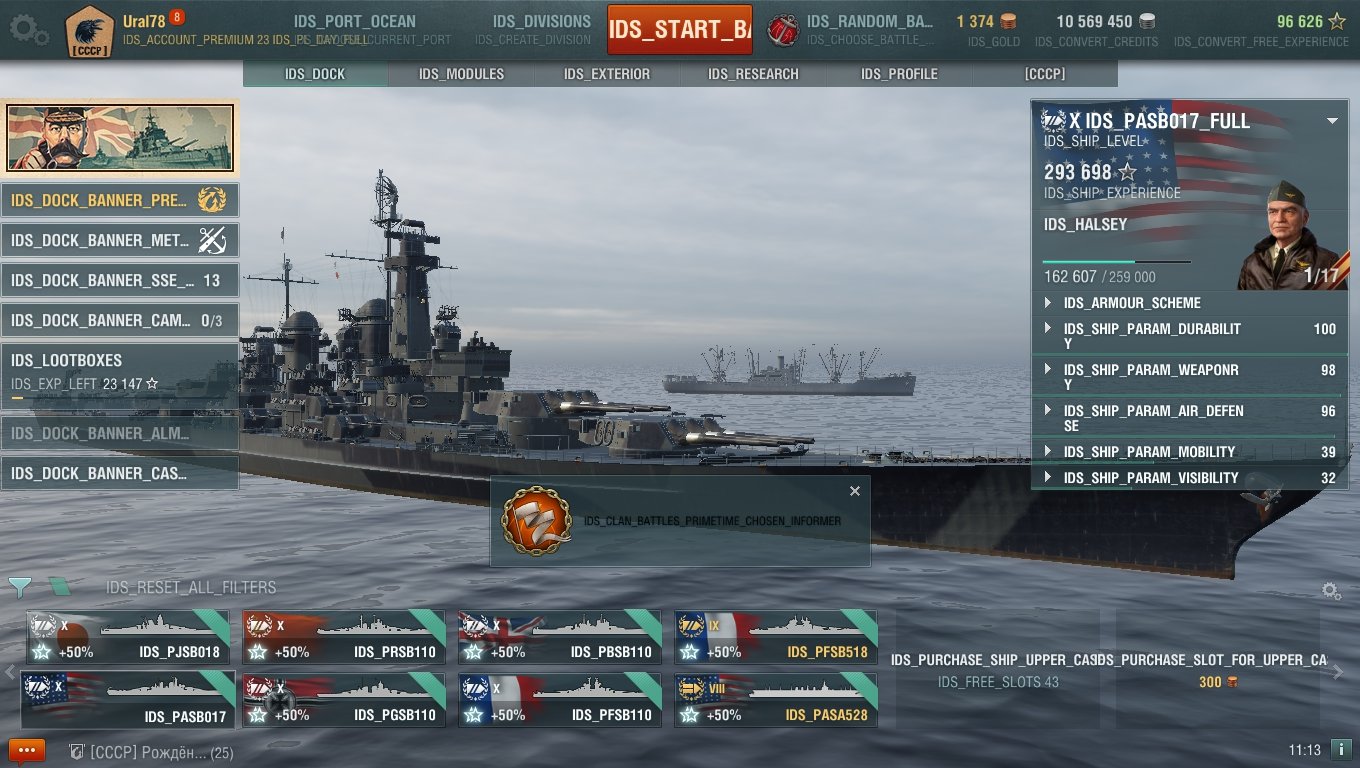Open IDS_LOOTBOXES banner
1360x768 pixels.
120,372
